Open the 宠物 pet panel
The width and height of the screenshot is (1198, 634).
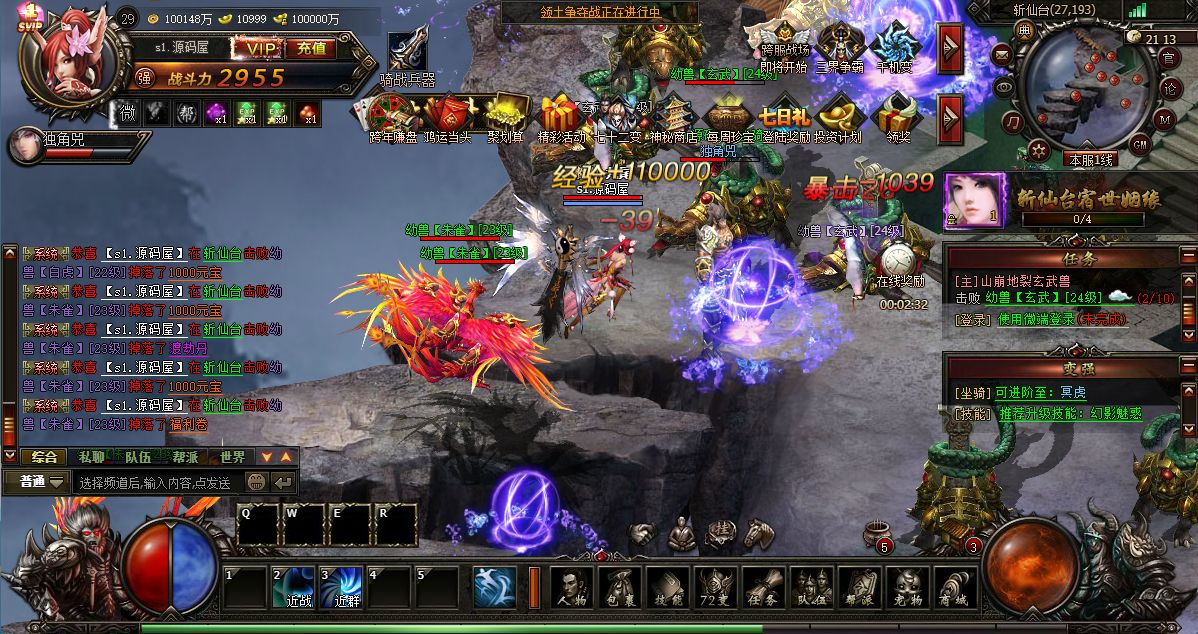pos(907,588)
